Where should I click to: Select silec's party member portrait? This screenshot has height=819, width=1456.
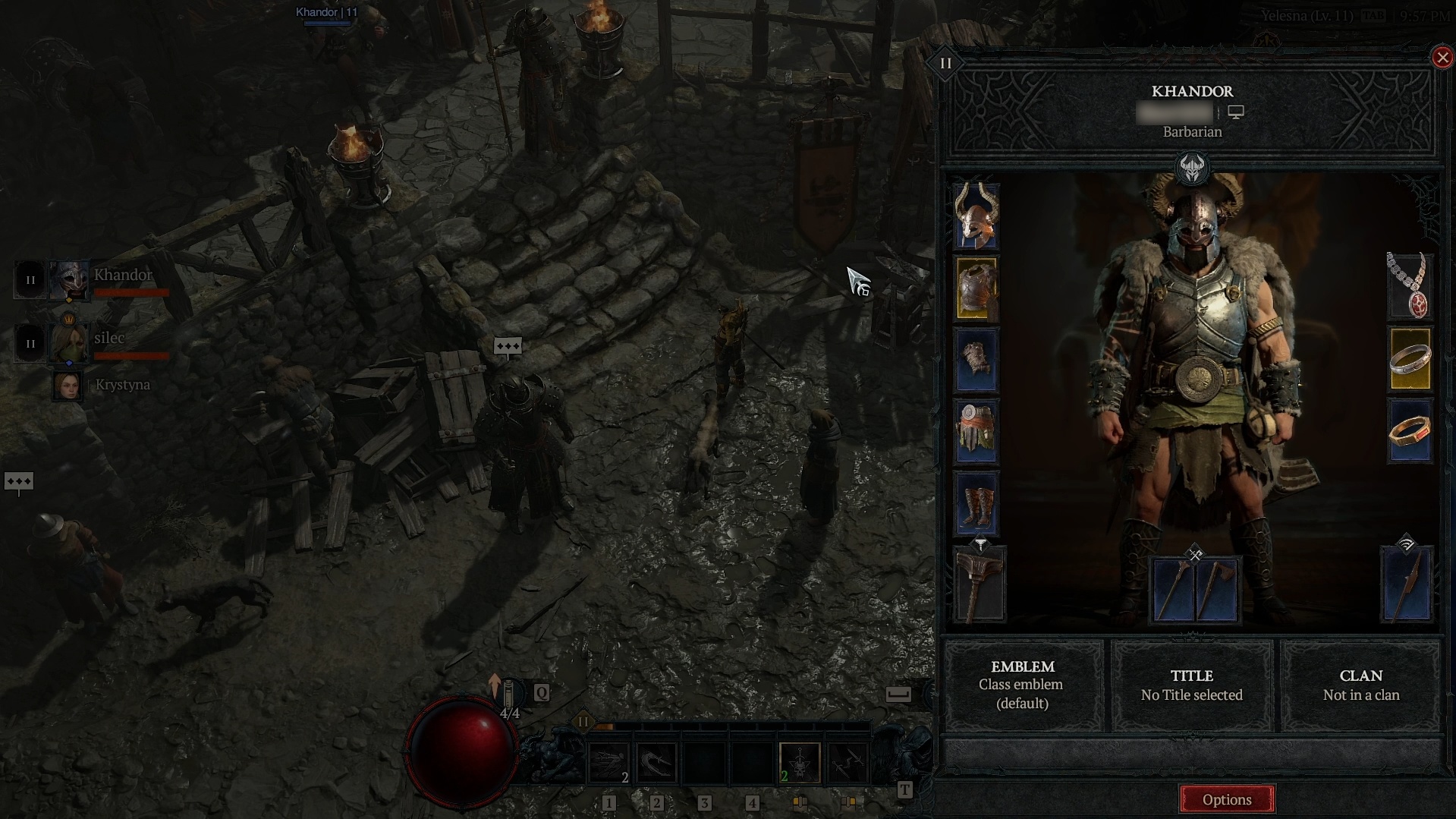(68, 343)
